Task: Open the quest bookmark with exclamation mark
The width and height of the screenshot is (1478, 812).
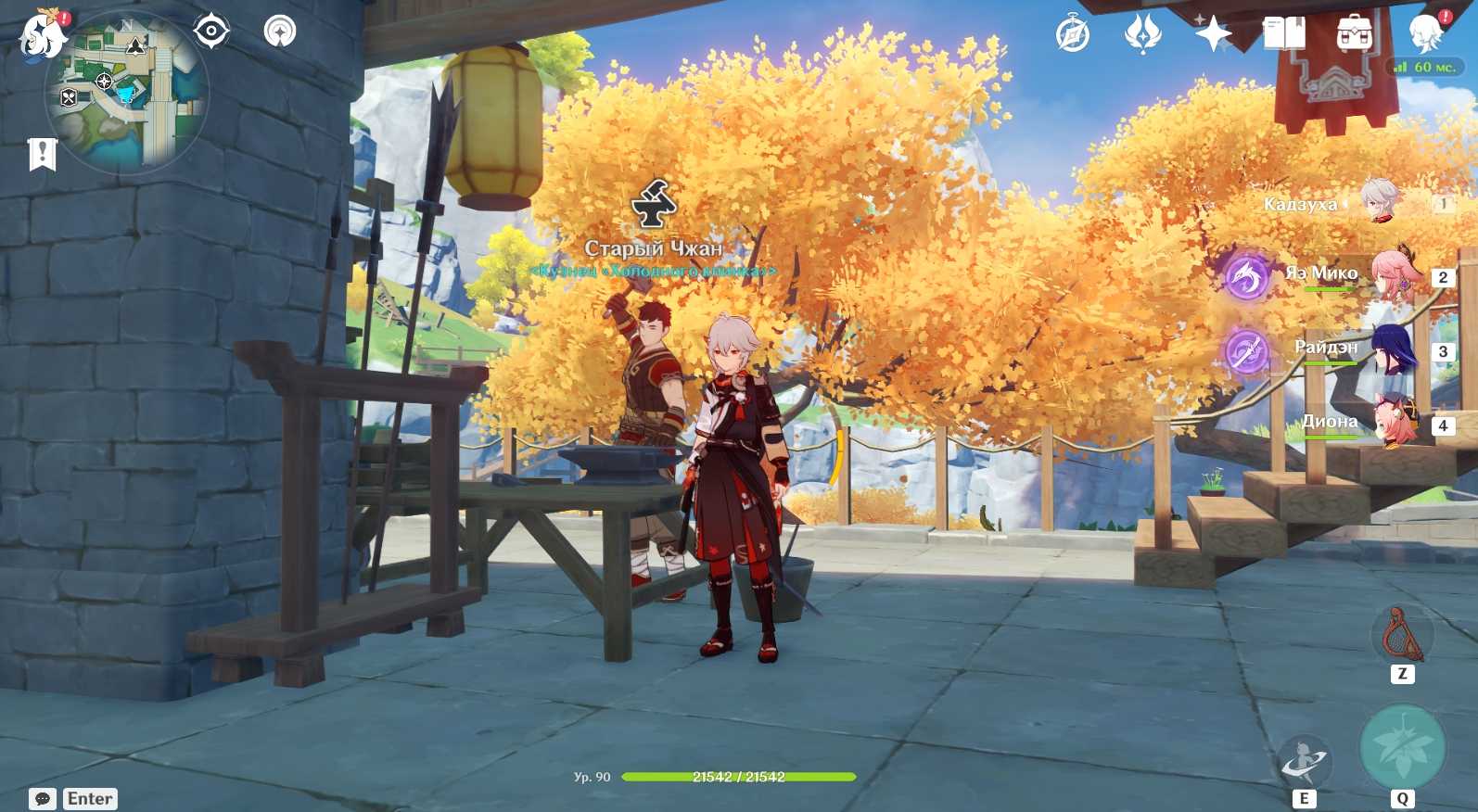Action: coord(43,155)
